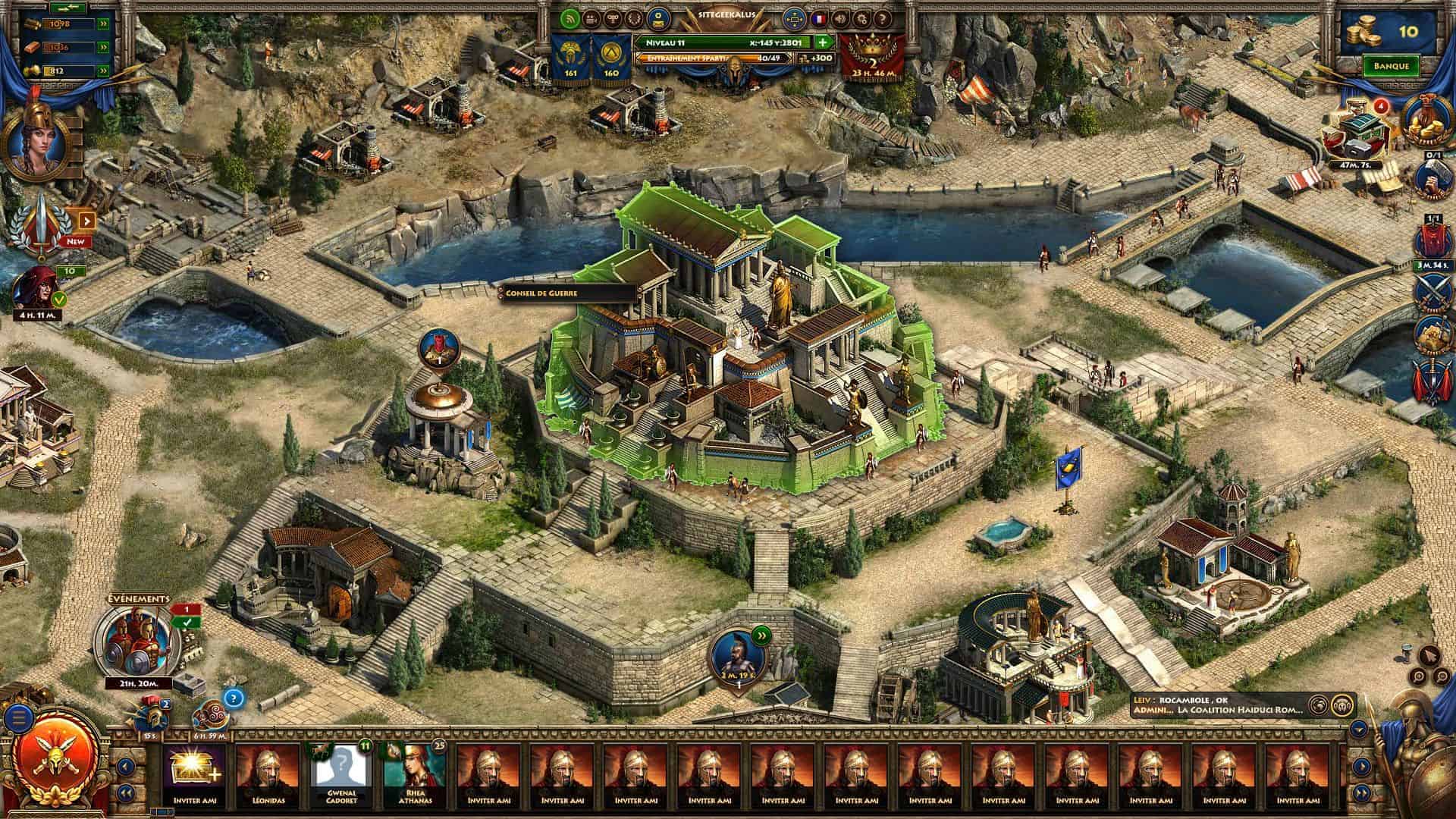Select Léonidas in the friends bar

click(268, 774)
